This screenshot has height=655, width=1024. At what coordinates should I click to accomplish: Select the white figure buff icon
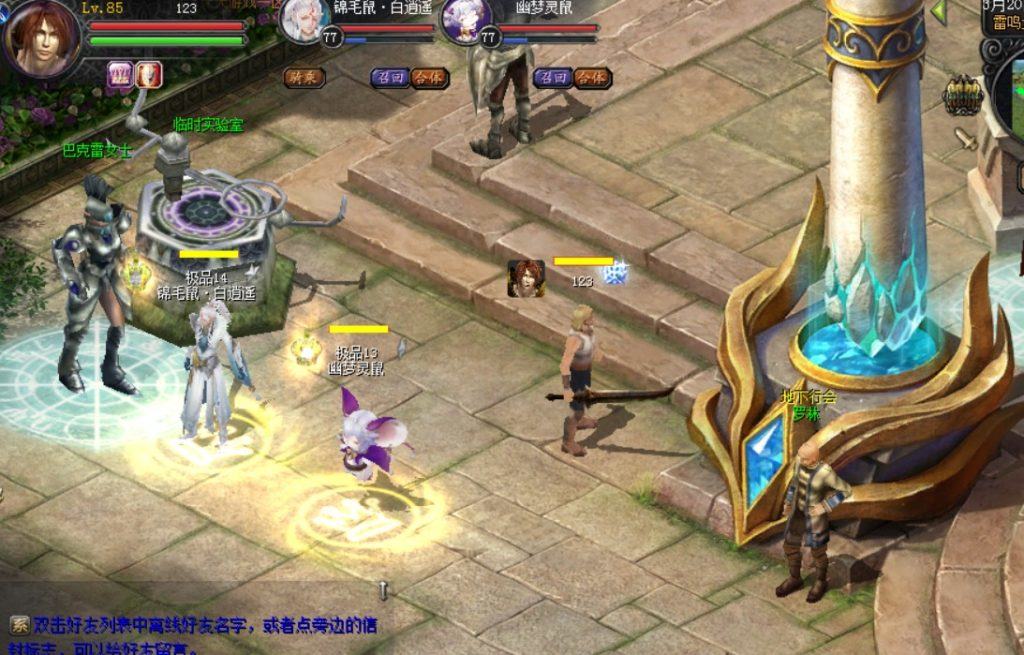click(149, 74)
